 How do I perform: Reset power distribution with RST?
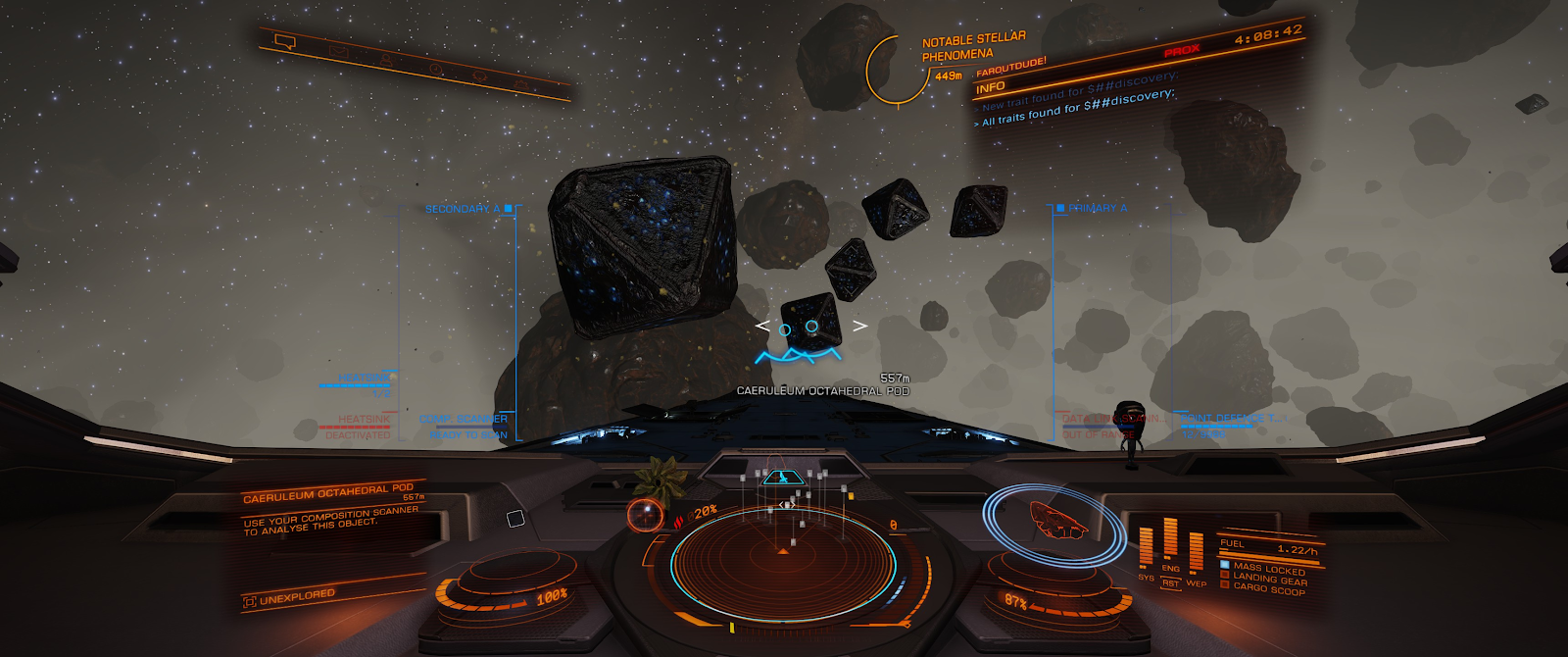click(1170, 583)
